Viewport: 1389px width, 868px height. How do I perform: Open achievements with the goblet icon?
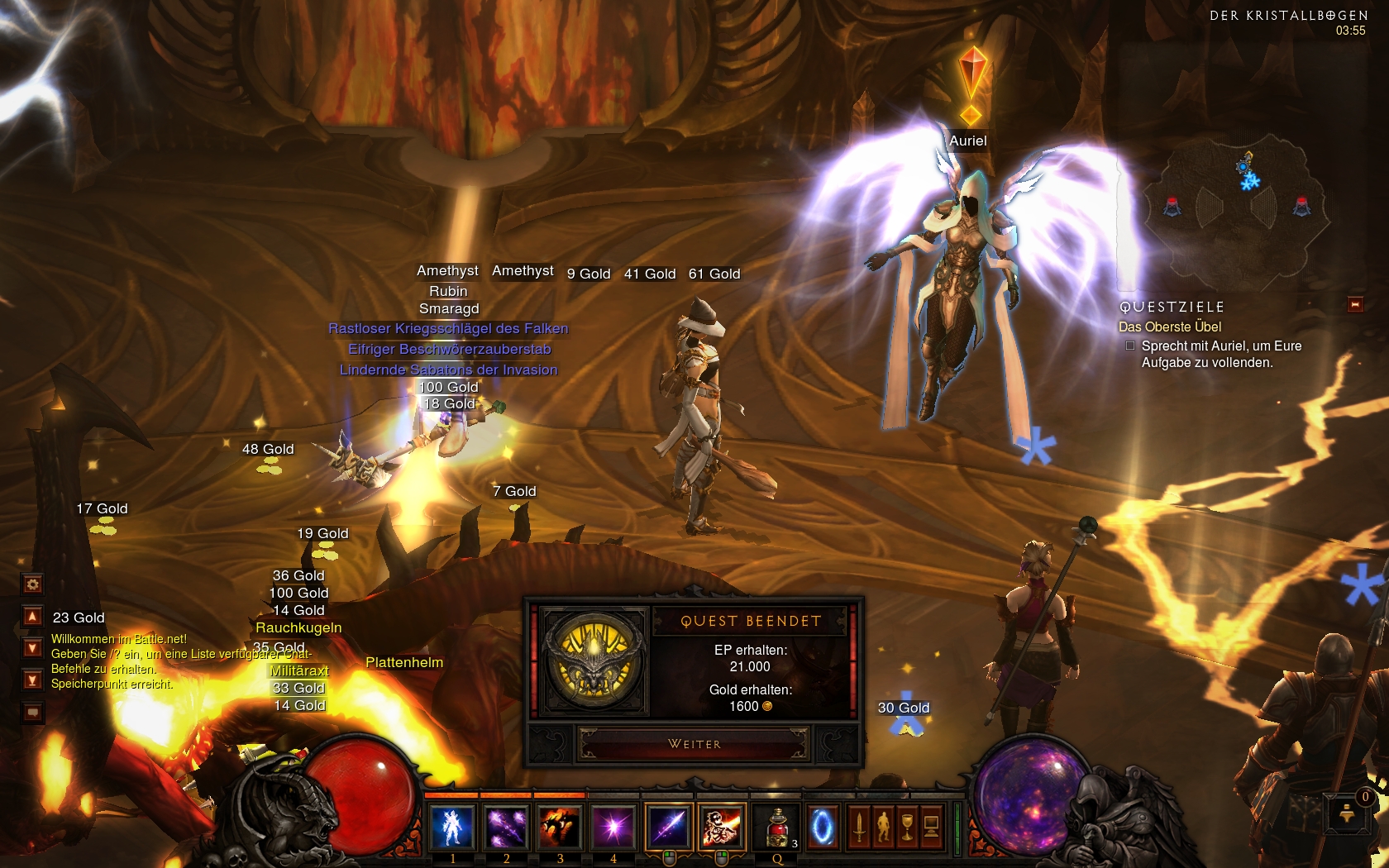pos(907,827)
